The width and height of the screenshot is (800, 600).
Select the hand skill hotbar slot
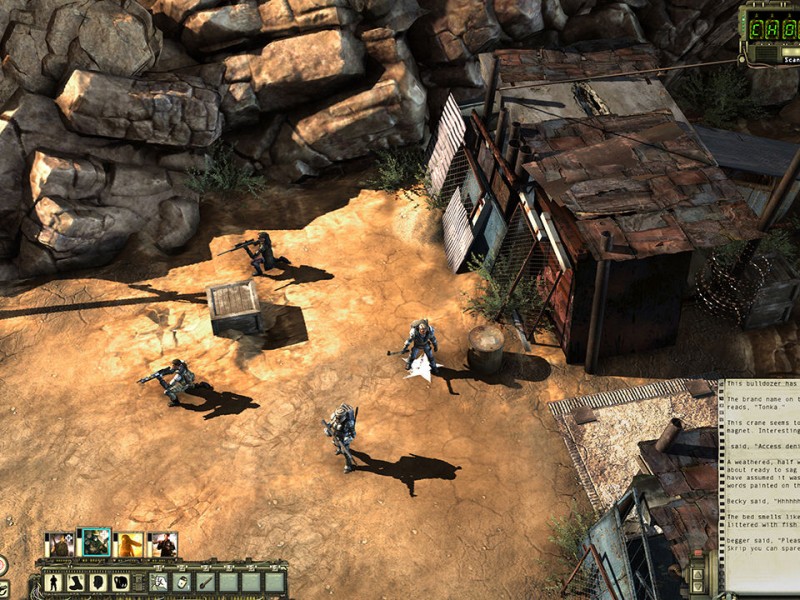157,582
